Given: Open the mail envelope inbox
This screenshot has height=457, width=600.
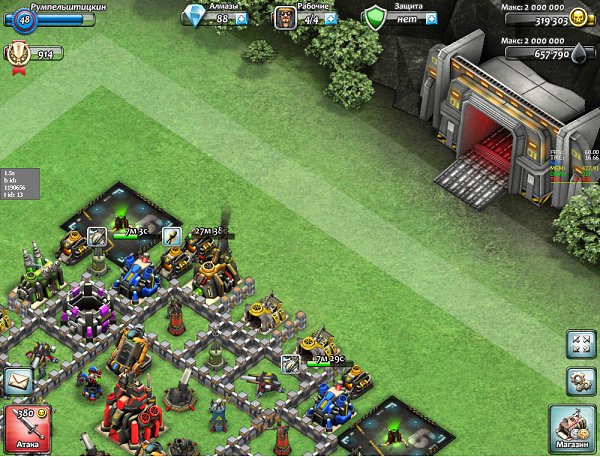Looking at the screenshot, I should coord(18,382).
